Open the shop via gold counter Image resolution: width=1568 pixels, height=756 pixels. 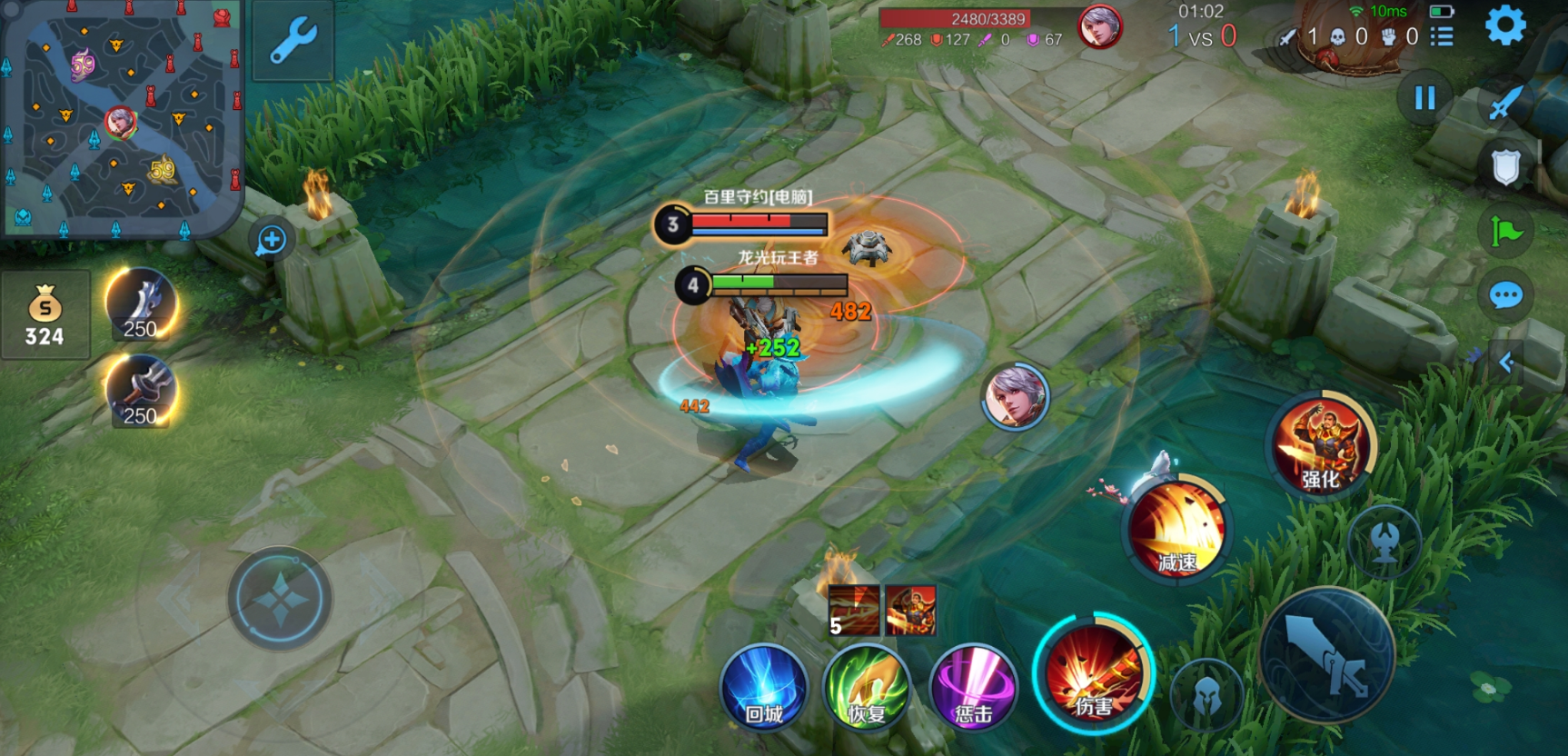click(x=45, y=314)
